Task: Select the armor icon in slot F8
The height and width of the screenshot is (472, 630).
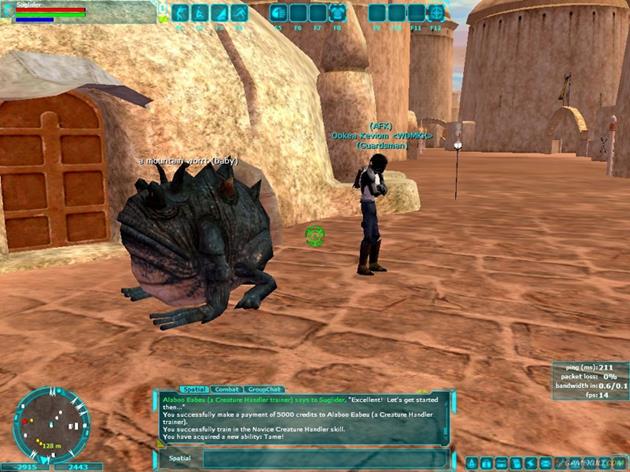Action: 337,13
